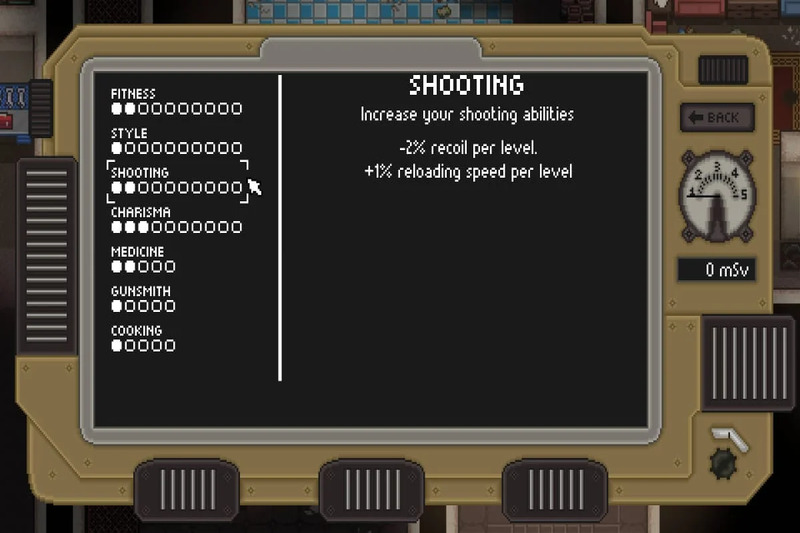This screenshot has height=533, width=800.
Task: Open the Charisma skill details
Action: pos(175,220)
